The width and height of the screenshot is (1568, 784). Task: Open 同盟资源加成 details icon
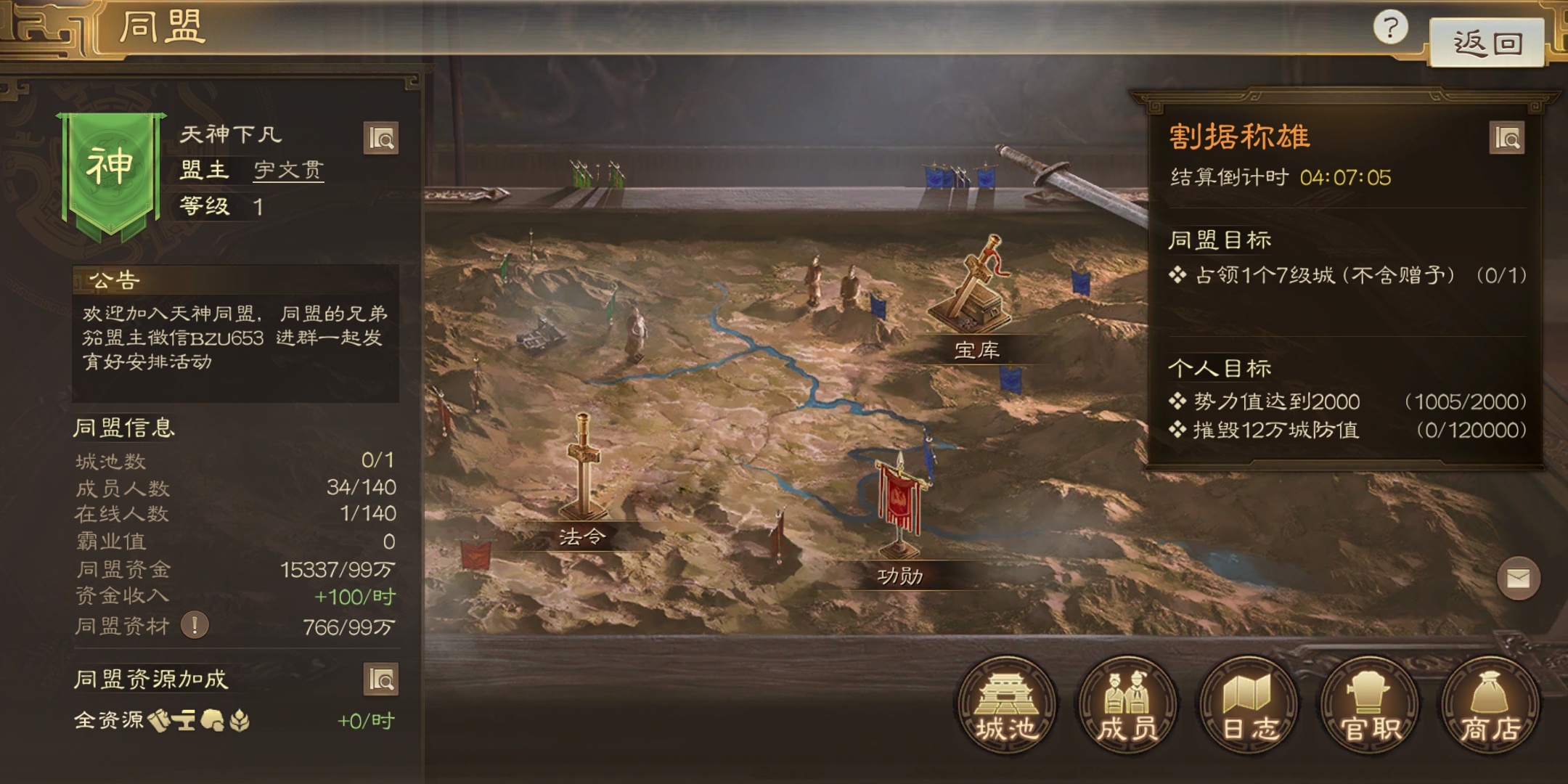(381, 679)
